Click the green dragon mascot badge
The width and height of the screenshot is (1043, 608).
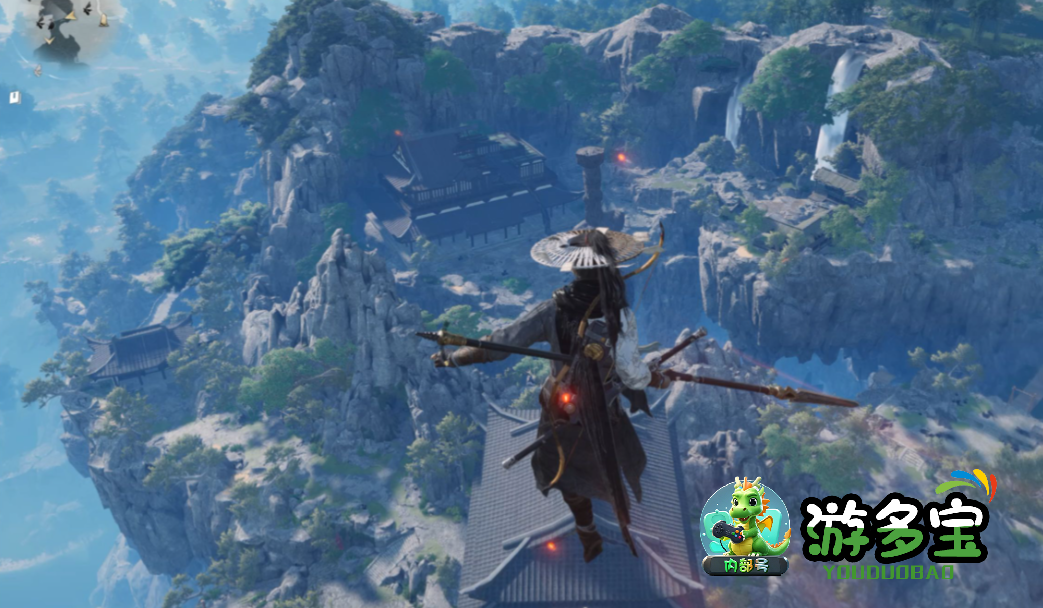tap(744, 524)
